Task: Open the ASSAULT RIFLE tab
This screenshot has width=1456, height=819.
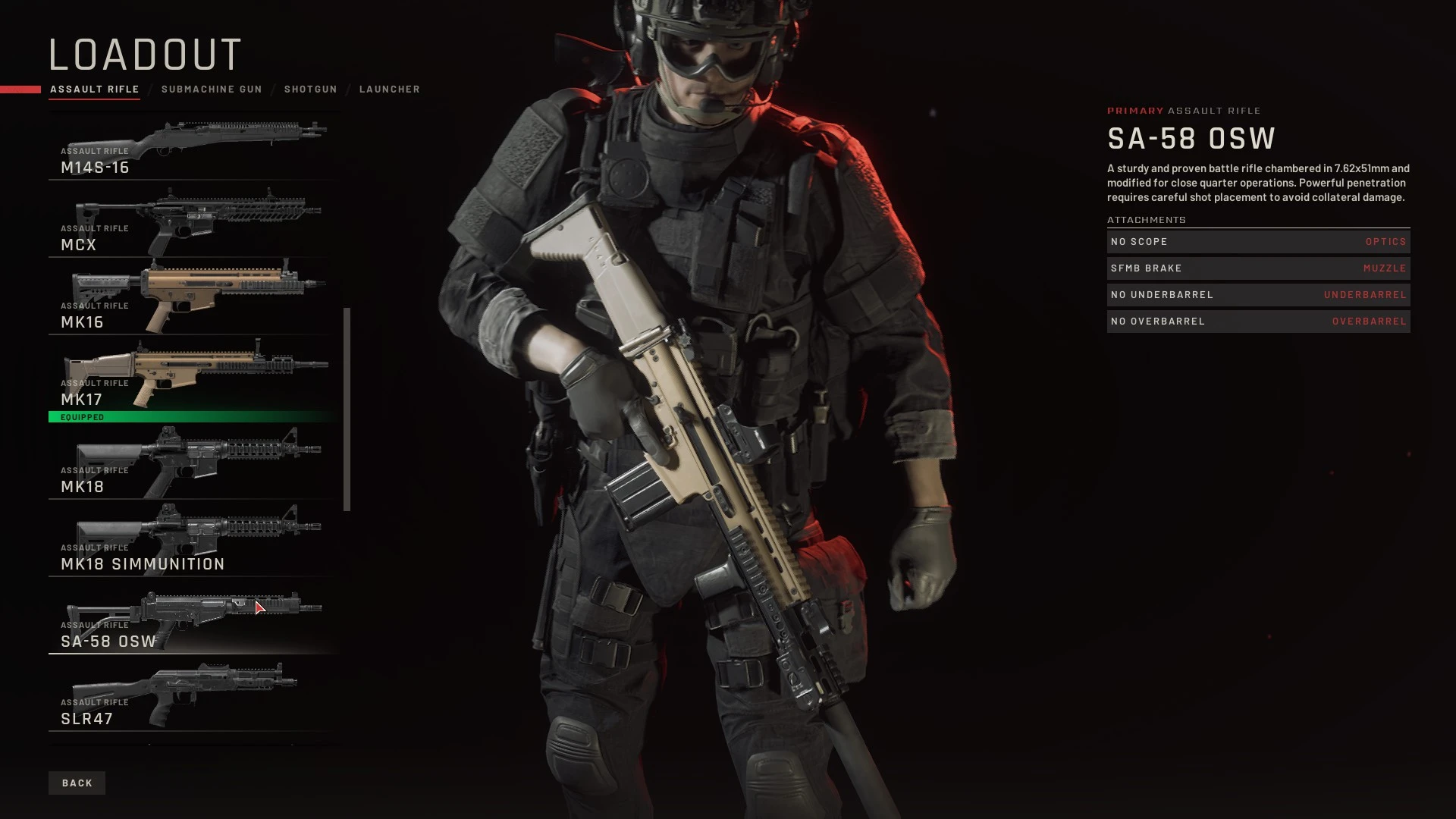Action: coord(94,89)
